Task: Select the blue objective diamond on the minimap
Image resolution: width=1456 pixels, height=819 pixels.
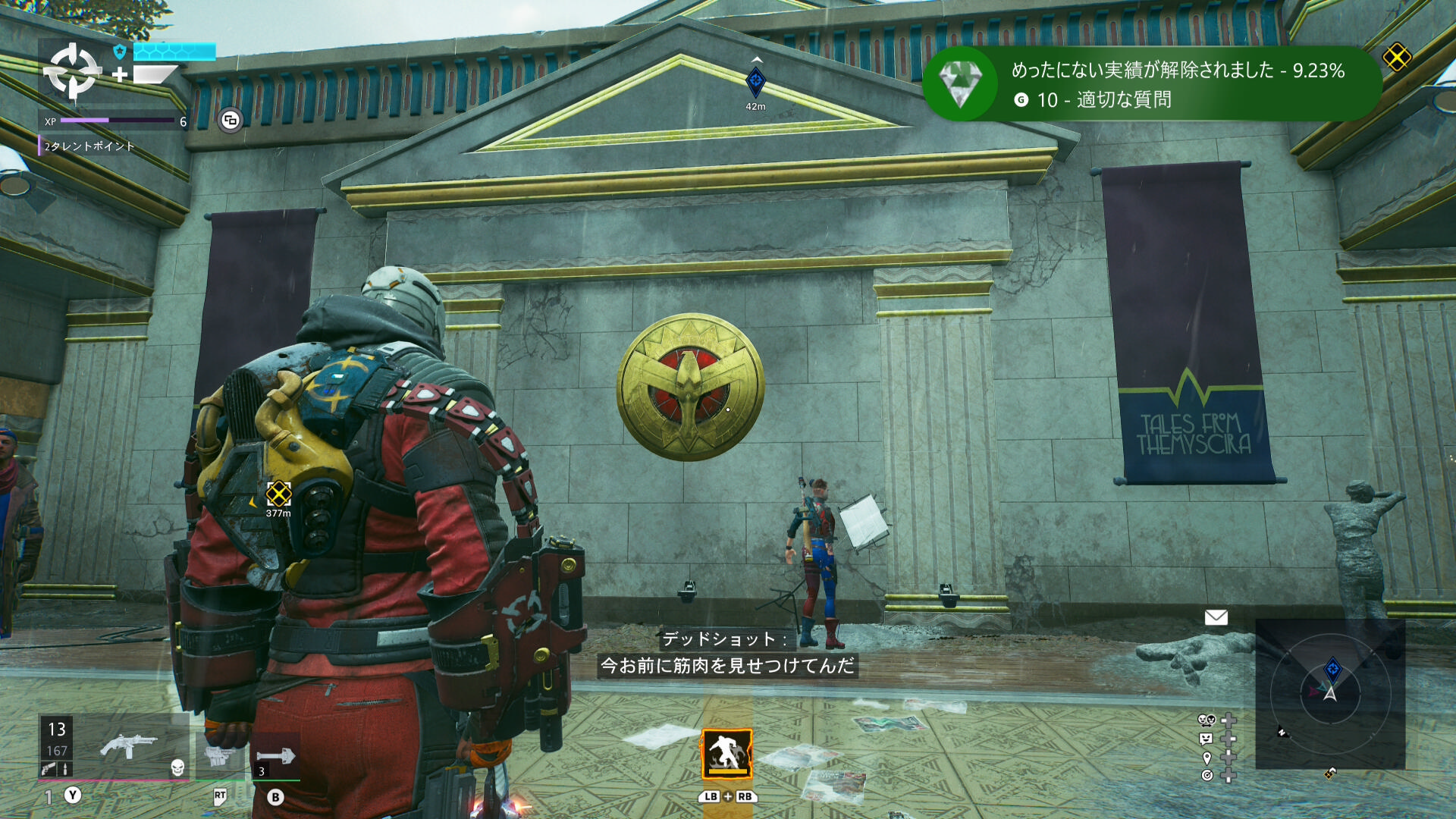Action: (1332, 670)
